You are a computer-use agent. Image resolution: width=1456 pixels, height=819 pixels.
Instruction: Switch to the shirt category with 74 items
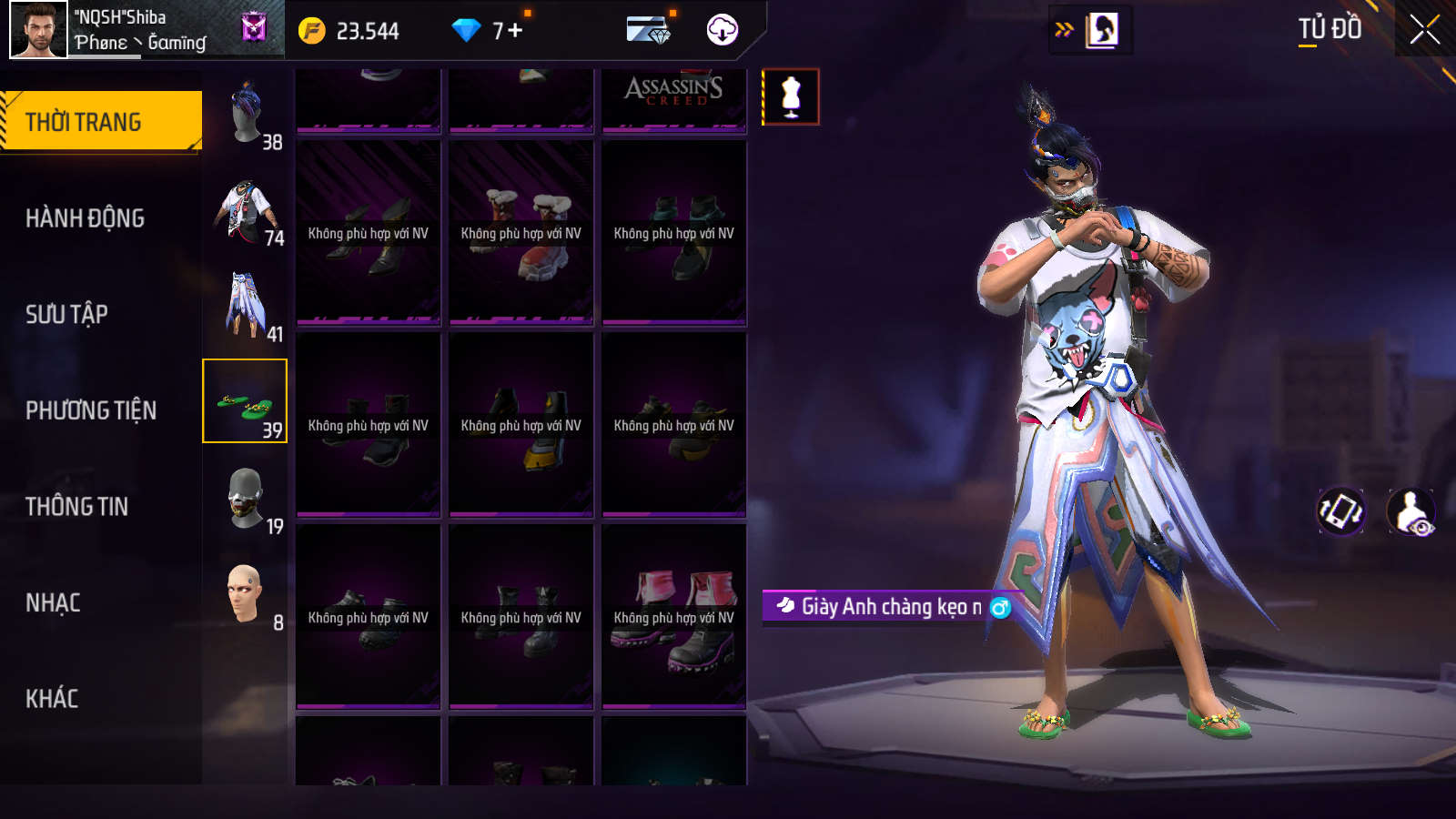[x=246, y=211]
